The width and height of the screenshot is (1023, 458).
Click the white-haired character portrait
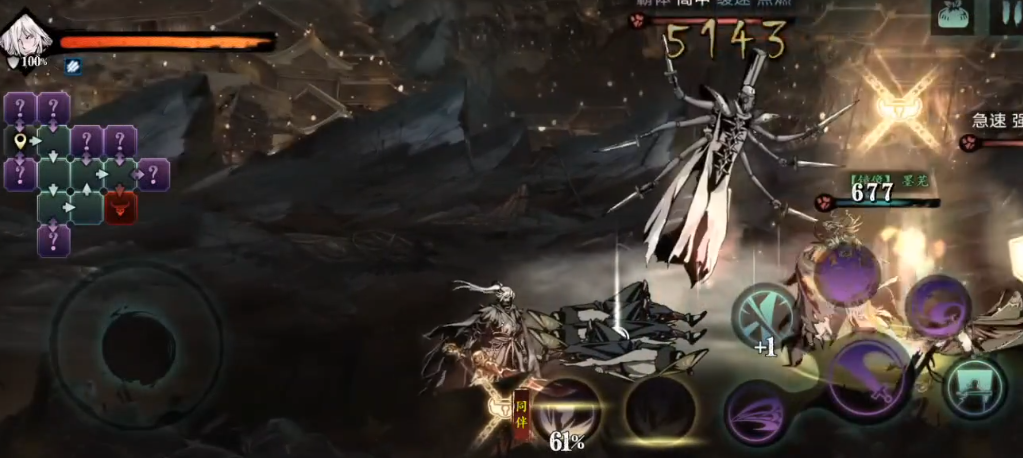[x=22, y=37]
